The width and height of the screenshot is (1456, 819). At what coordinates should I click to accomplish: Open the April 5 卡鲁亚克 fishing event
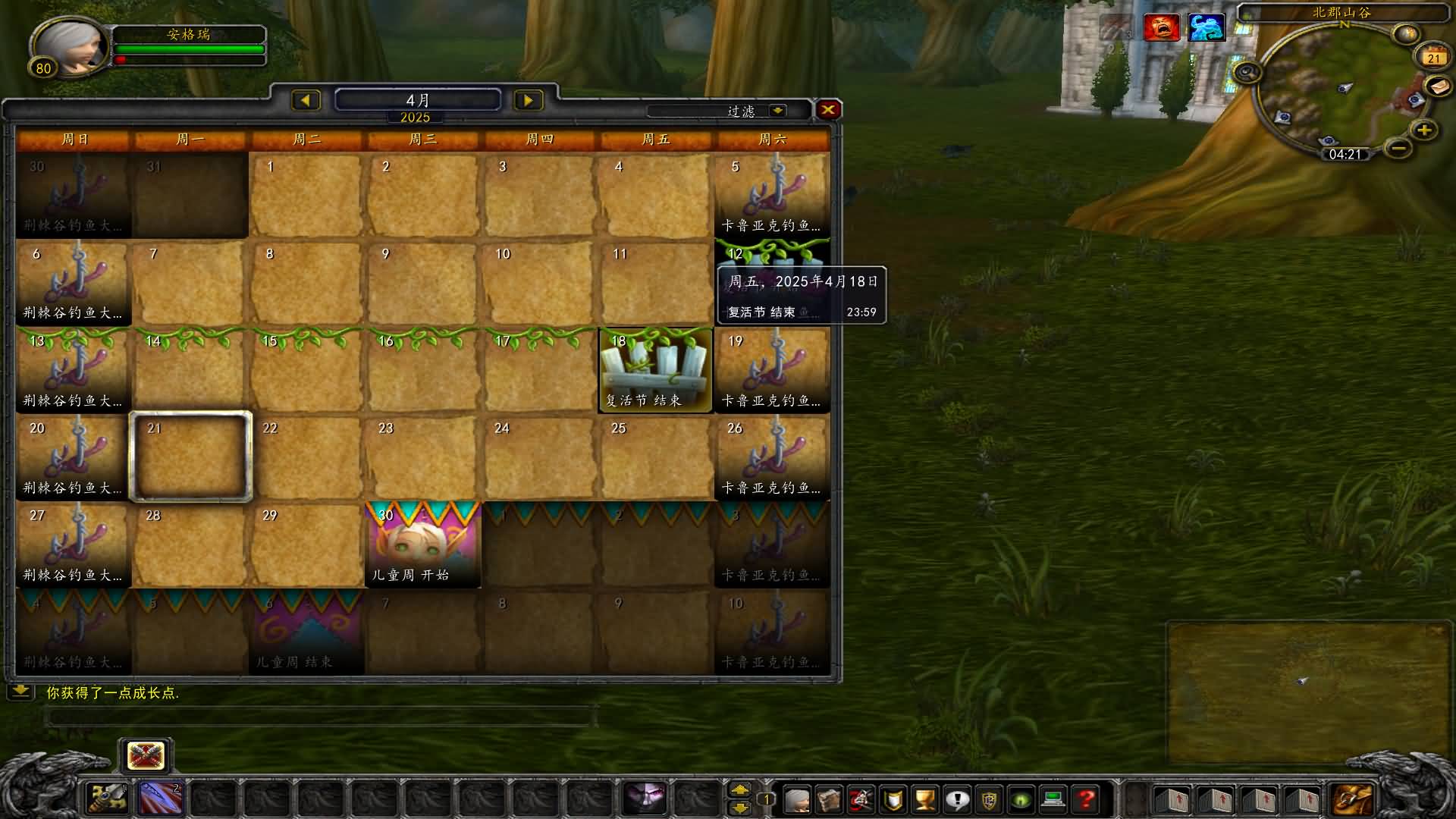click(x=772, y=195)
